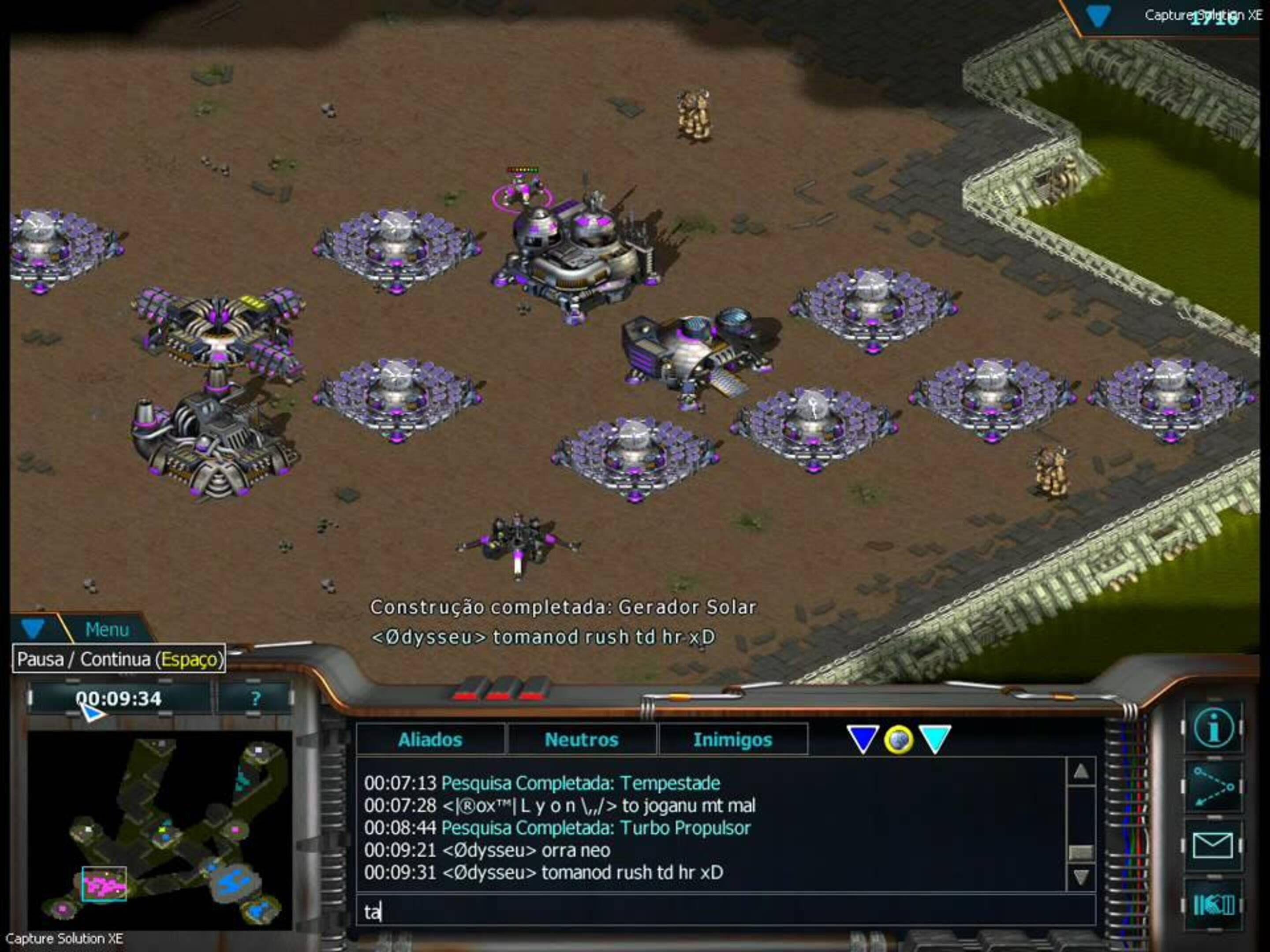Image resolution: width=1270 pixels, height=952 pixels.
Task: Click the cyan triangle above the chat log
Action: click(936, 740)
